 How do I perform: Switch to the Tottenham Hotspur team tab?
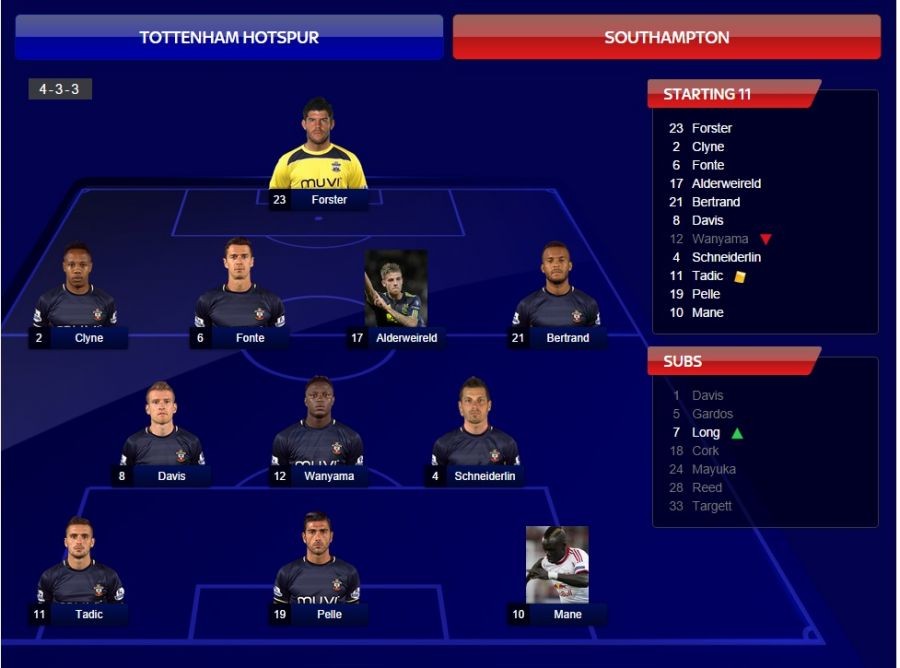229,37
